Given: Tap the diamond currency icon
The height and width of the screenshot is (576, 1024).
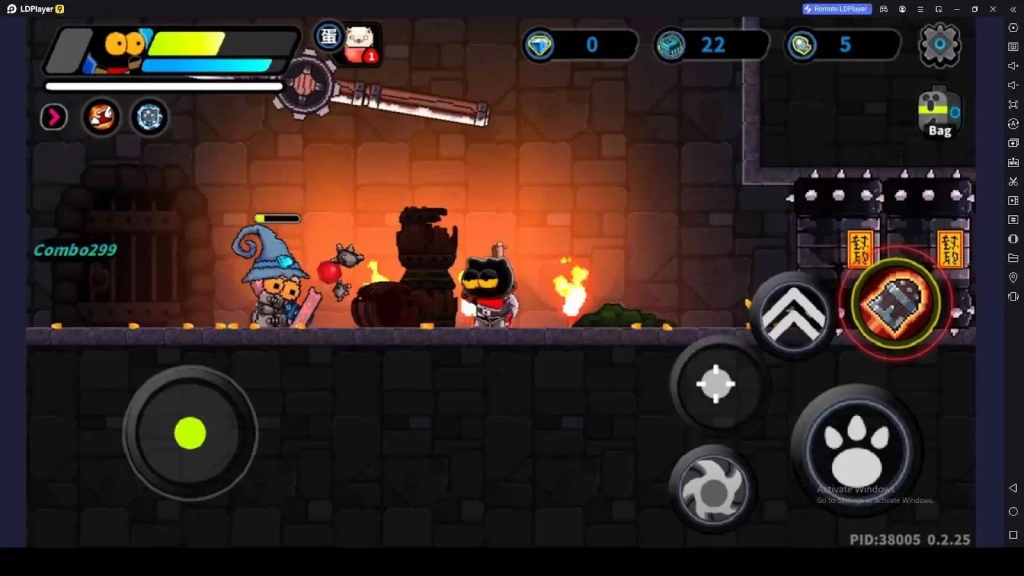Looking at the screenshot, I should 540,45.
